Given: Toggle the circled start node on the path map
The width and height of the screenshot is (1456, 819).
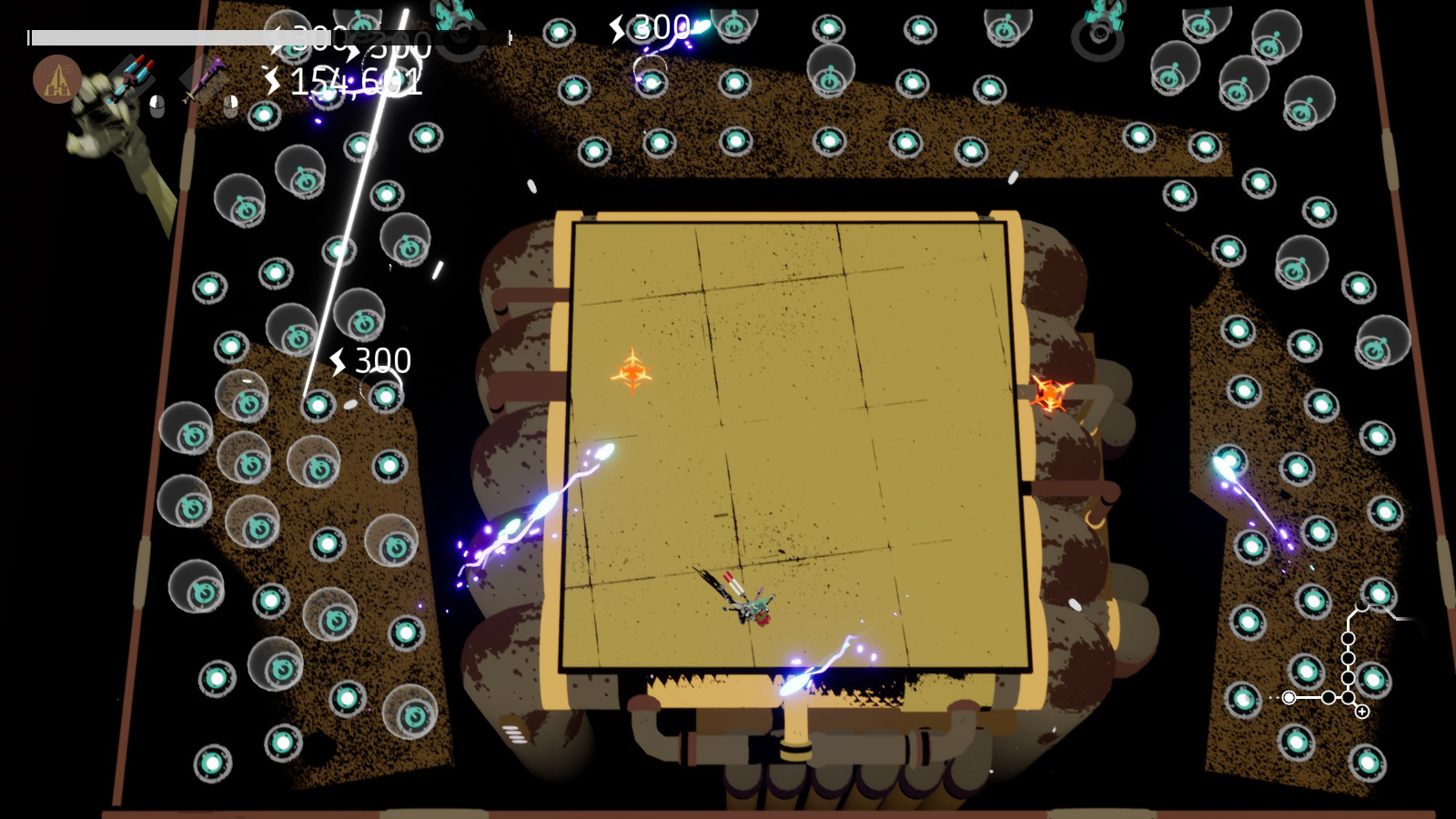Looking at the screenshot, I should pos(1289,698).
